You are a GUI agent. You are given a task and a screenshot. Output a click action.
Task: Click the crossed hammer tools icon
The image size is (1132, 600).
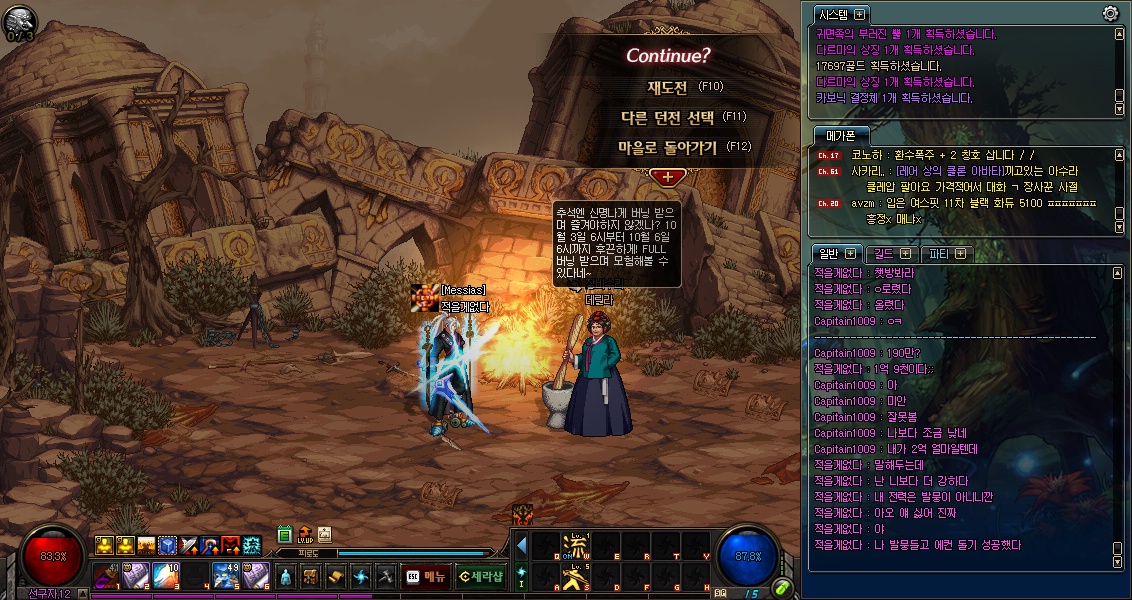tap(386, 577)
